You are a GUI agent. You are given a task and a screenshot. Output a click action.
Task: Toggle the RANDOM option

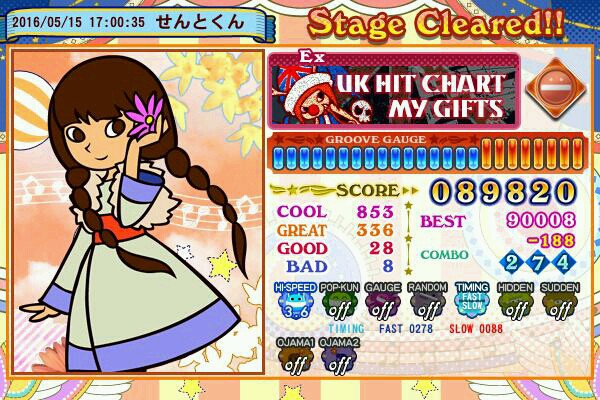click(427, 303)
